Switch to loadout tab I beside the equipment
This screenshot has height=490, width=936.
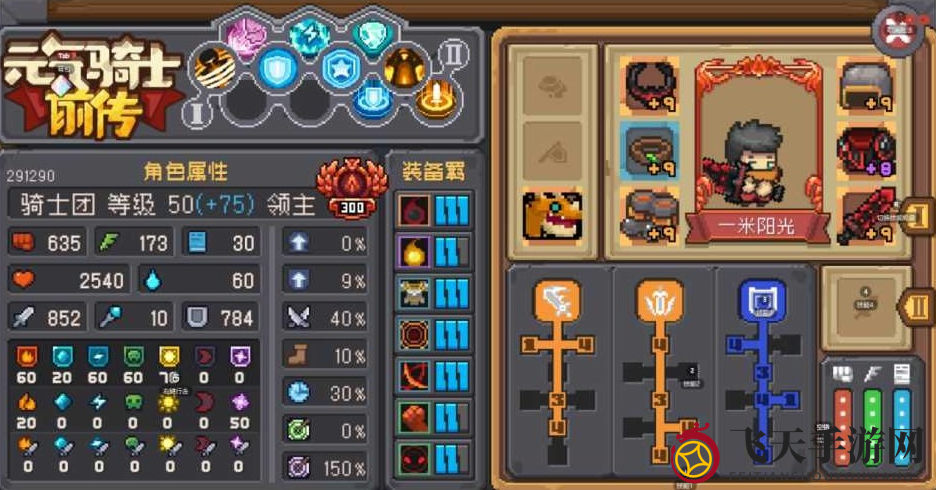pyautogui.click(x=917, y=220)
